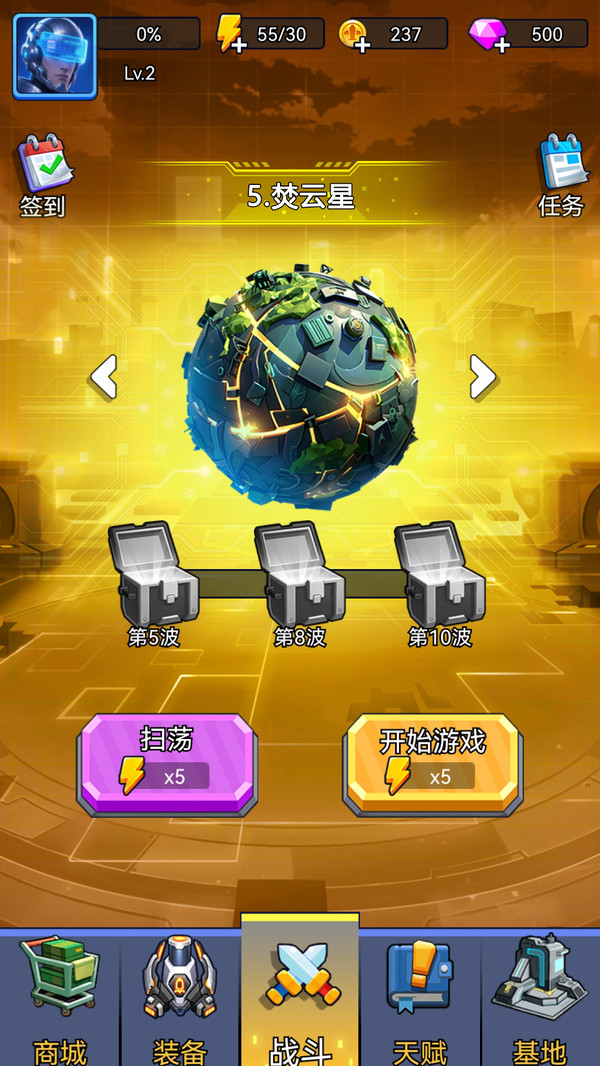Open the player avatar profile
600x1066 pixels.
tap(55, 56)
